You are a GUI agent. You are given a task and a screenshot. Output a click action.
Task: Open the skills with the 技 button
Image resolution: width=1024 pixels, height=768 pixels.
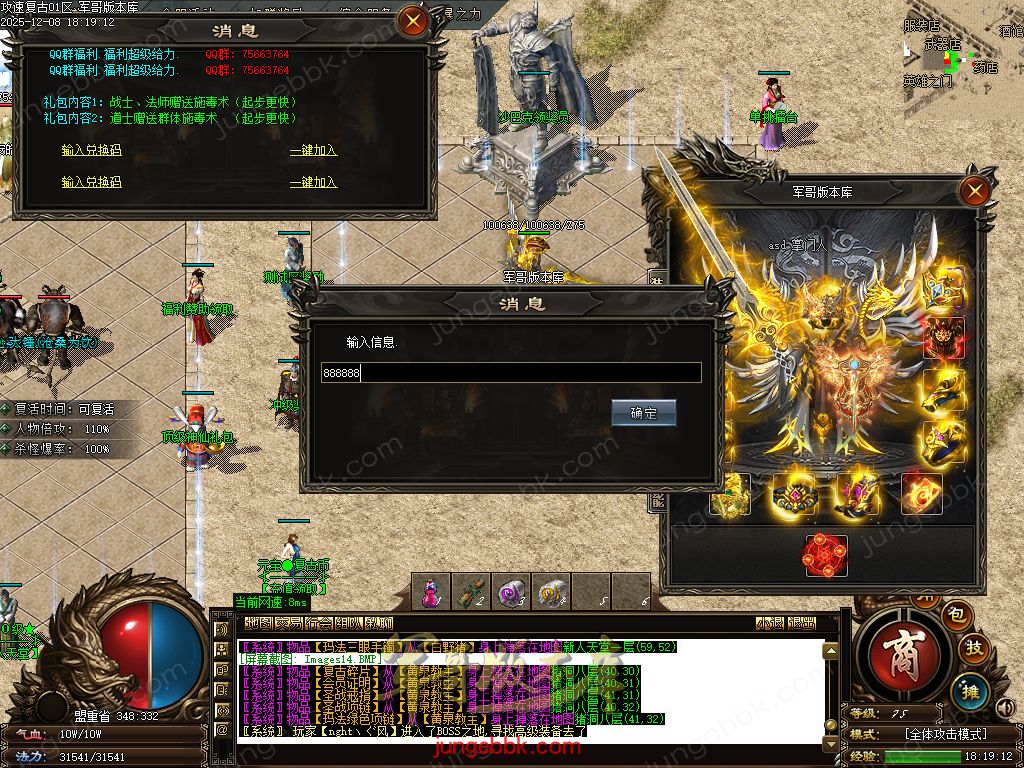click(x=973, y=649)
